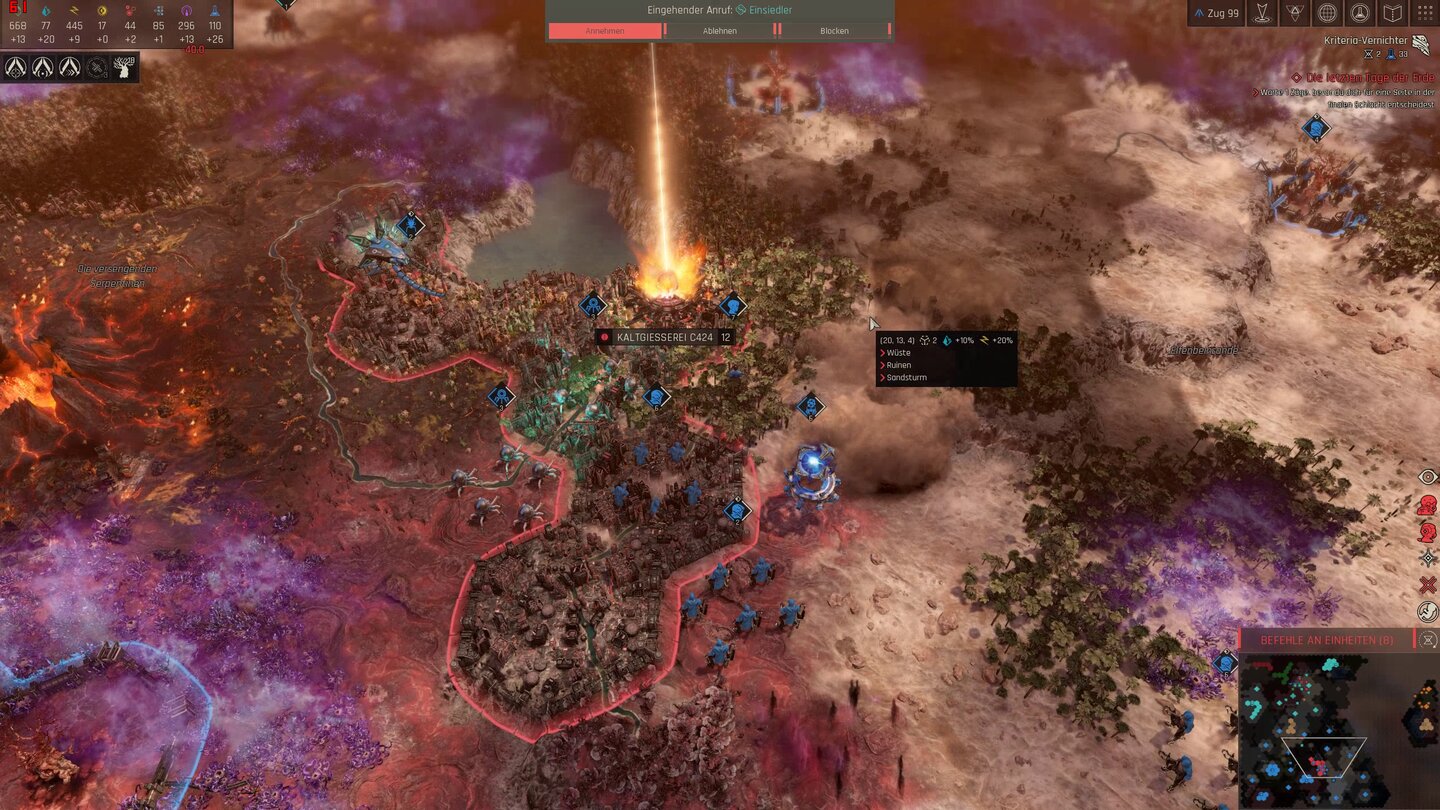
Task: Click the Zug 99 turn indicator
Action: coord(1217,13)
